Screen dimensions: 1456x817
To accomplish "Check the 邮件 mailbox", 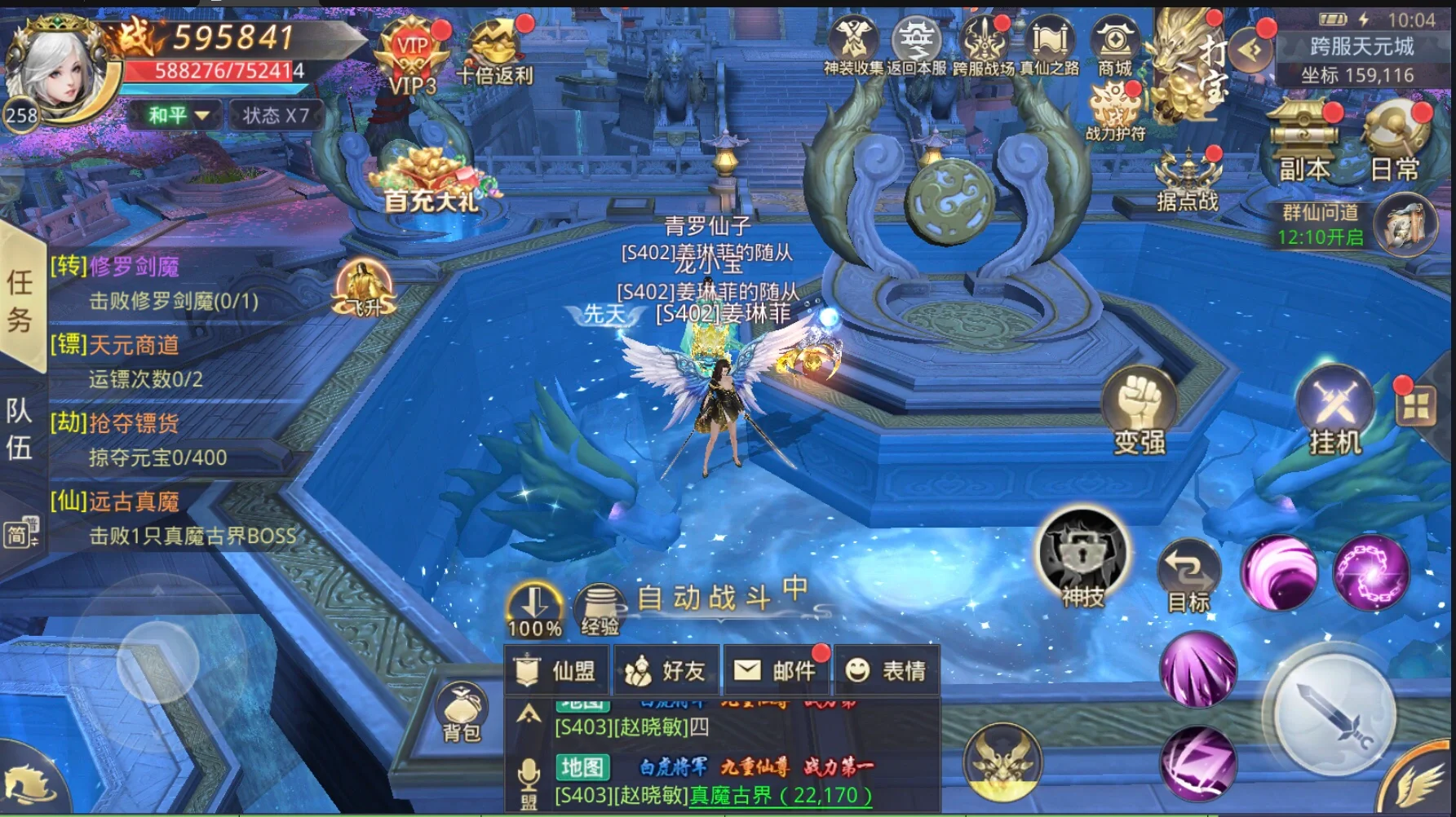I will pos(777,670).
